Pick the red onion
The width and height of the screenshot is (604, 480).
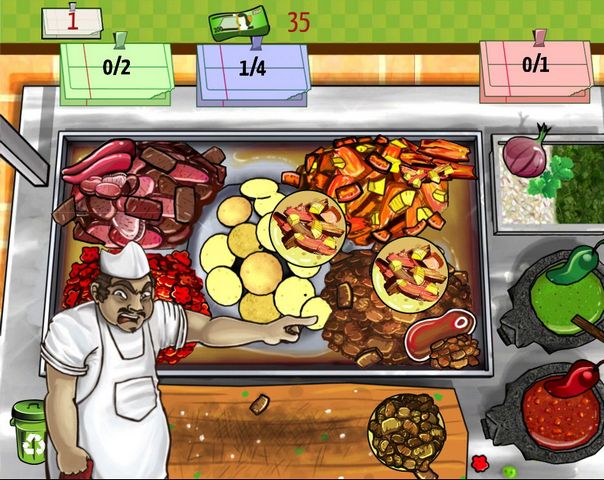[524, 155]
